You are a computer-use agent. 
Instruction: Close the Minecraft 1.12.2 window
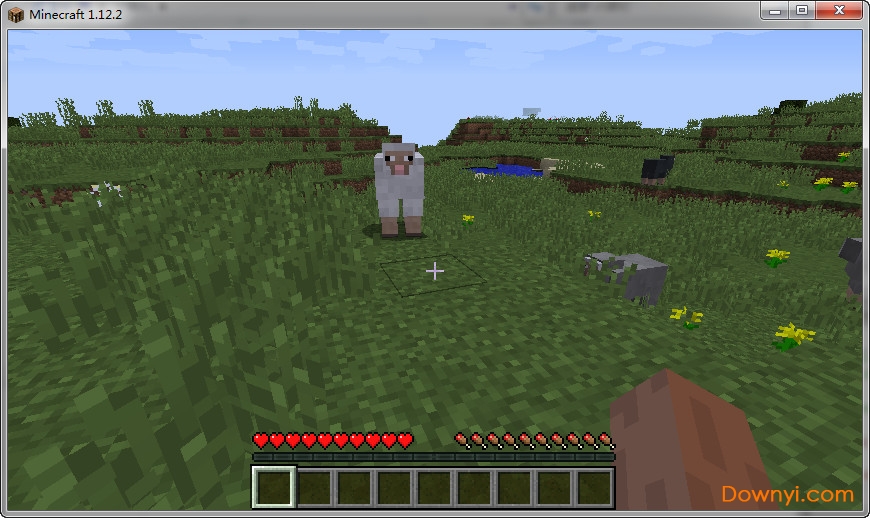pos(838,11)
